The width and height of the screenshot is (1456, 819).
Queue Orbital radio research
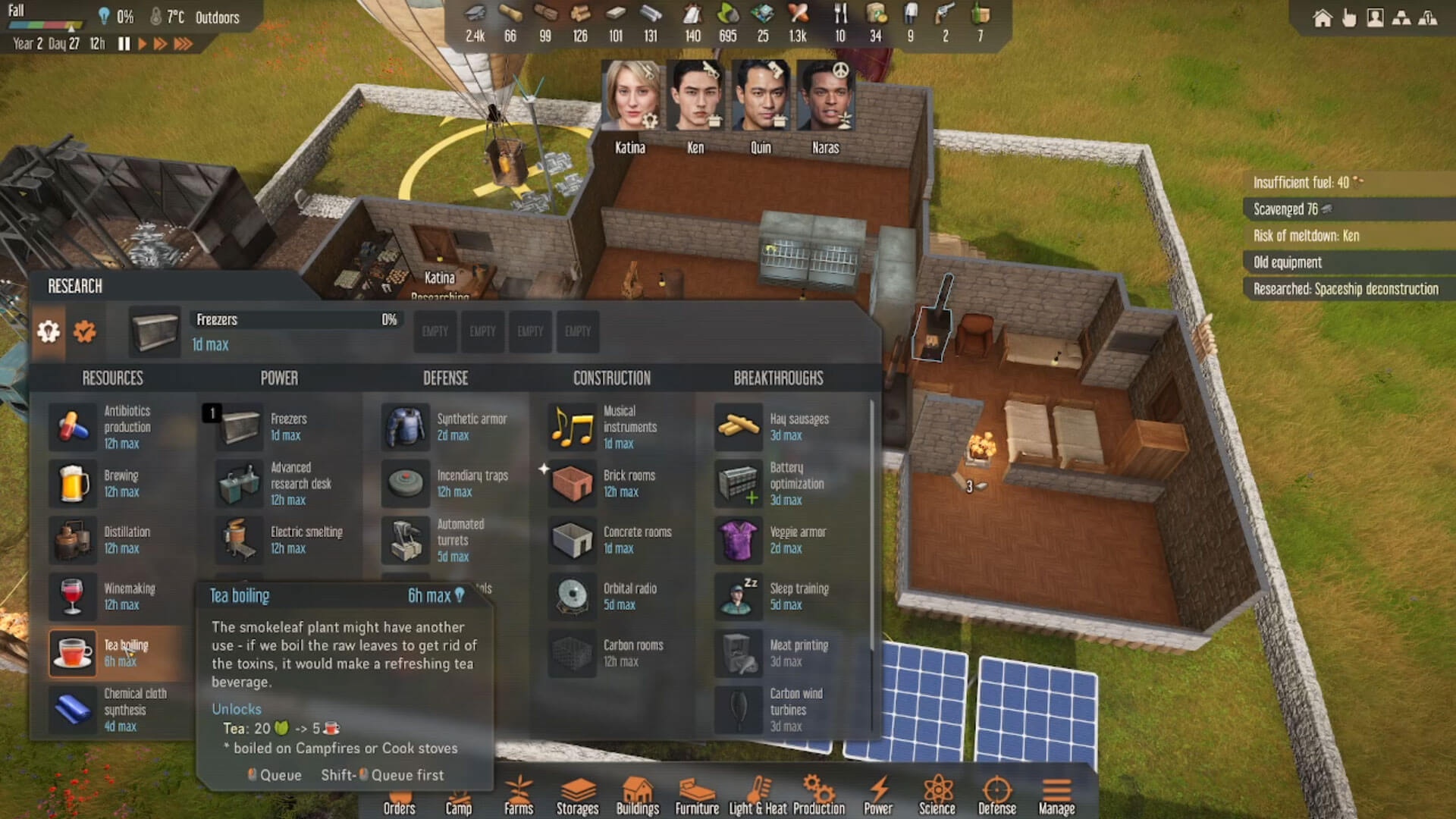tap(573, 596)
